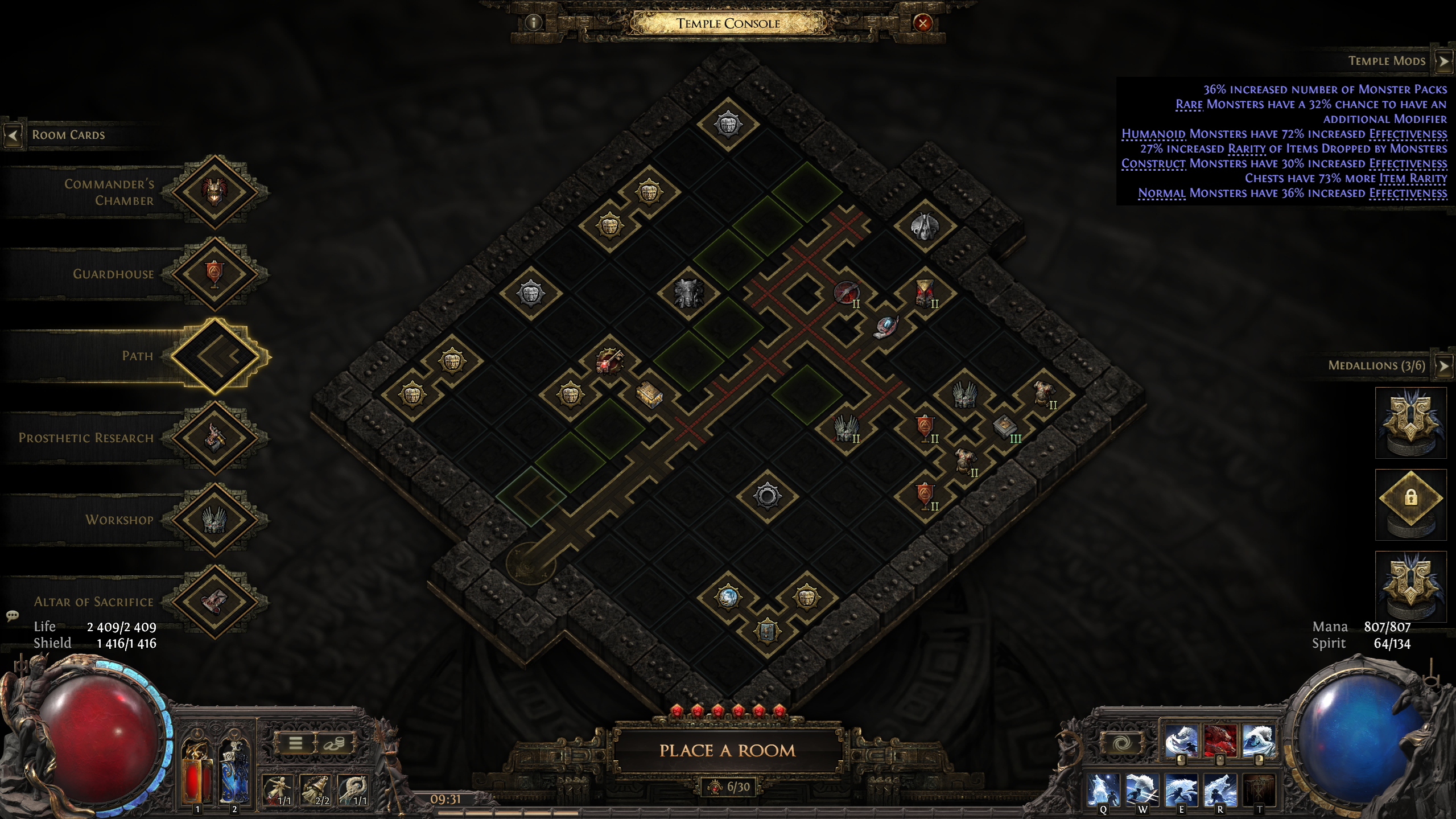Activate the red beast skill icon
This screenshot has height=819, width=1456.
click(x=1220, y=740)
